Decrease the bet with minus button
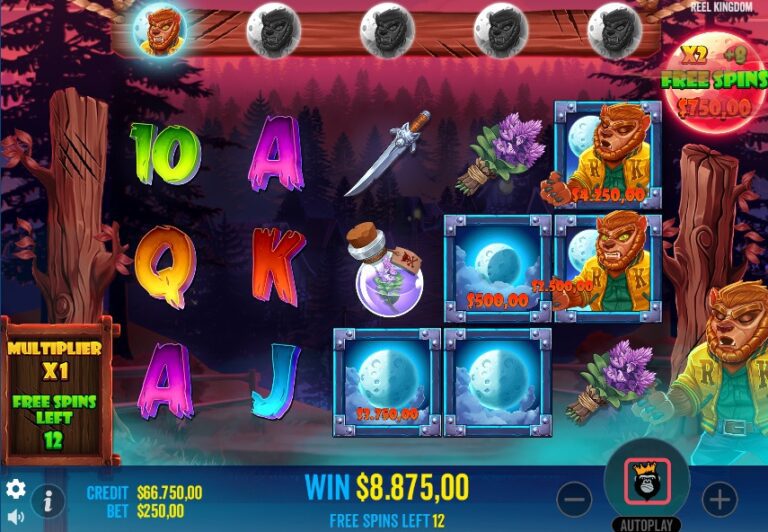Image resolution: width=768 pixels, height=532 pixels. (574, 497)
